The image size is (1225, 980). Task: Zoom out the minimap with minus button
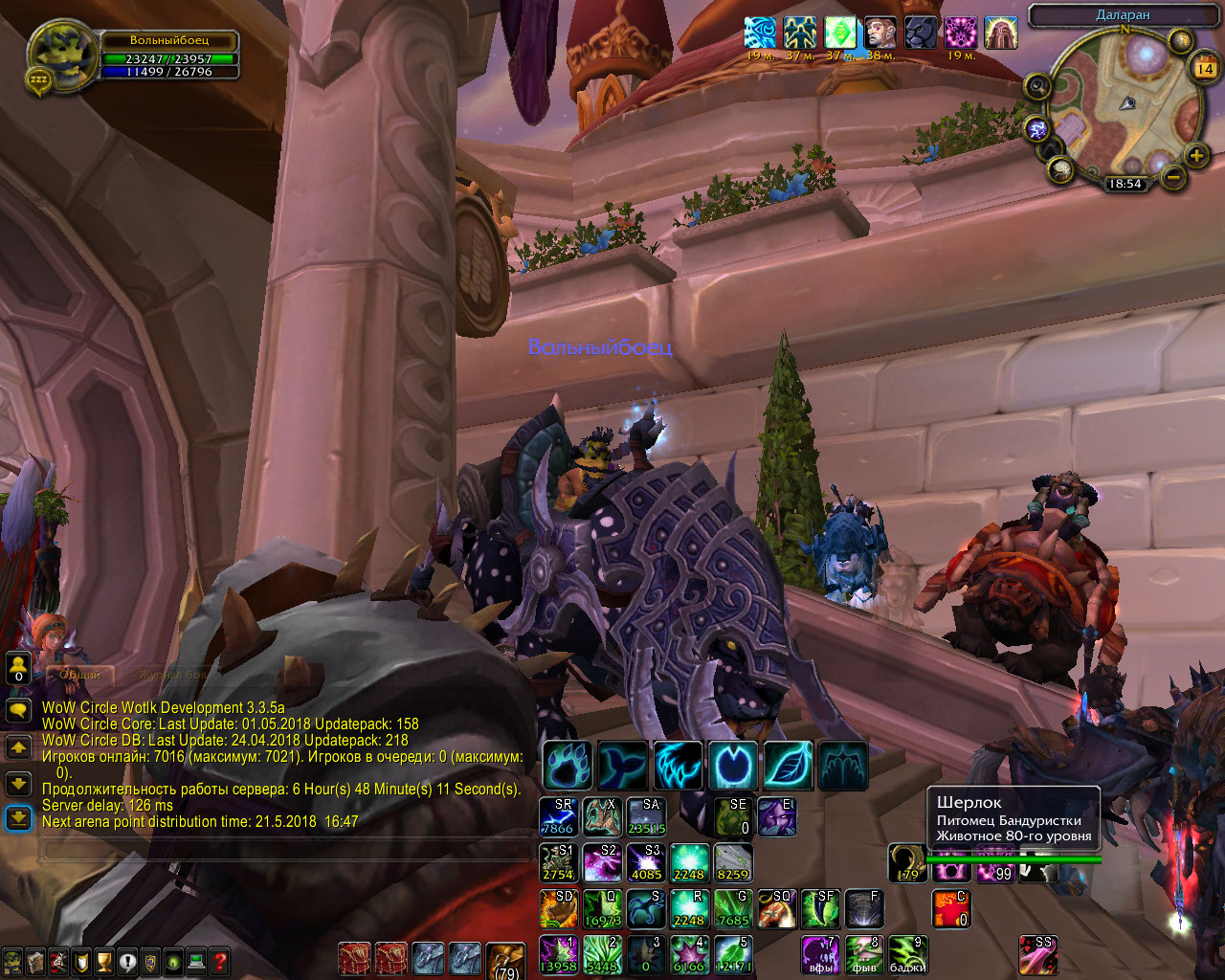(x=1173, y=176)
